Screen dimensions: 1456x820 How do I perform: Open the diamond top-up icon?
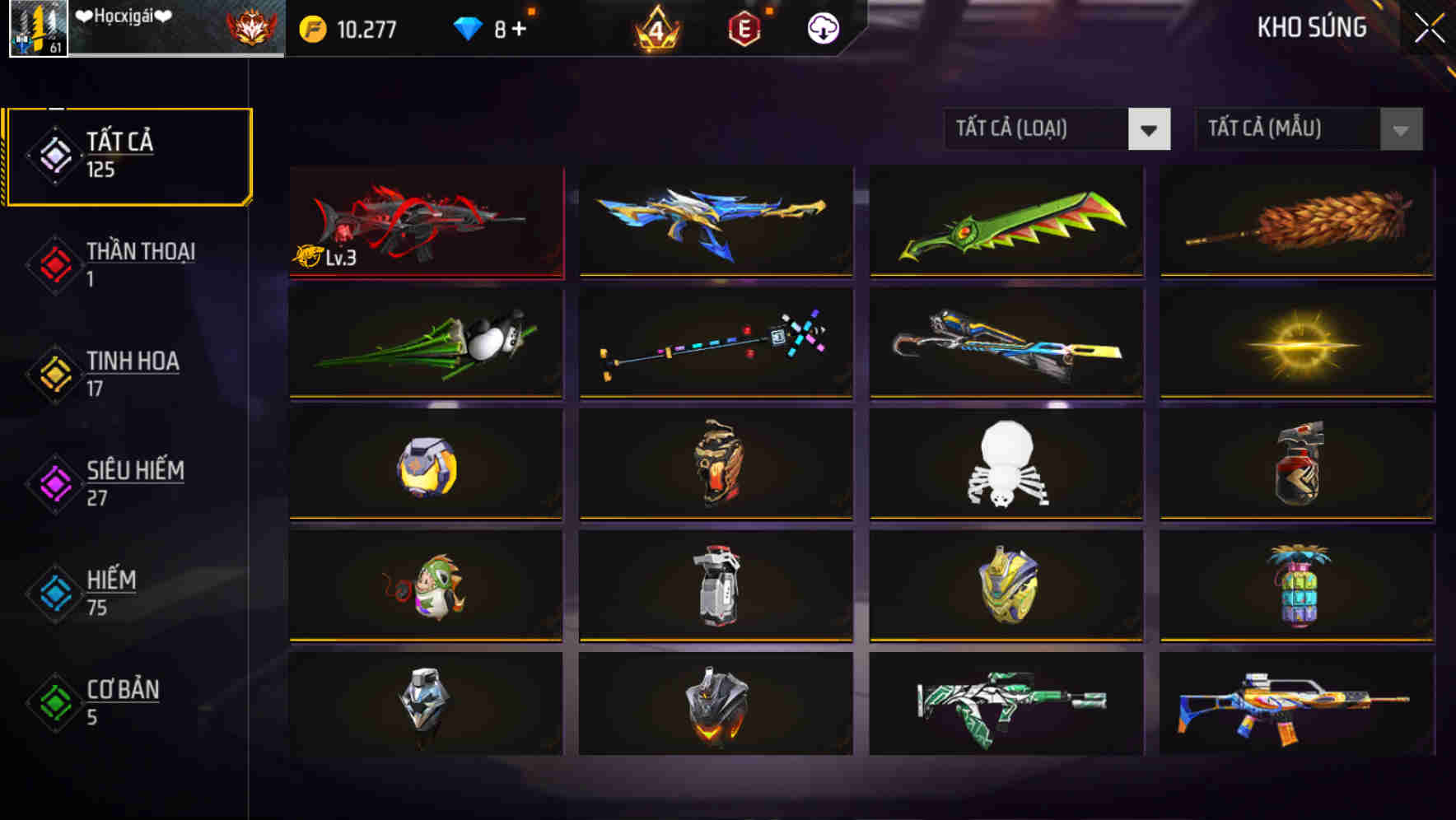coord(469,27)
